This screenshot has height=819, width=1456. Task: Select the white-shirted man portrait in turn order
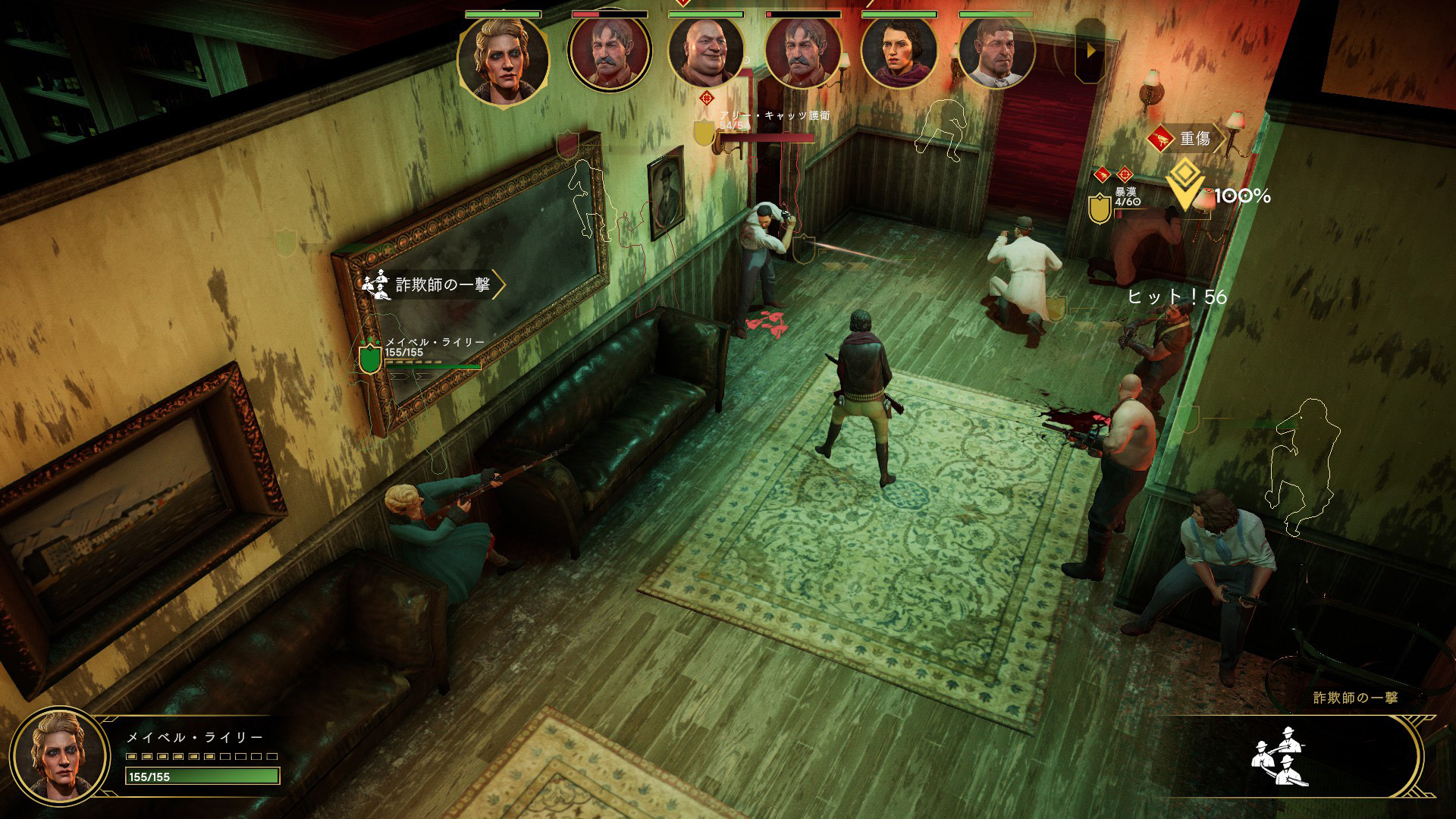[996, 53]
